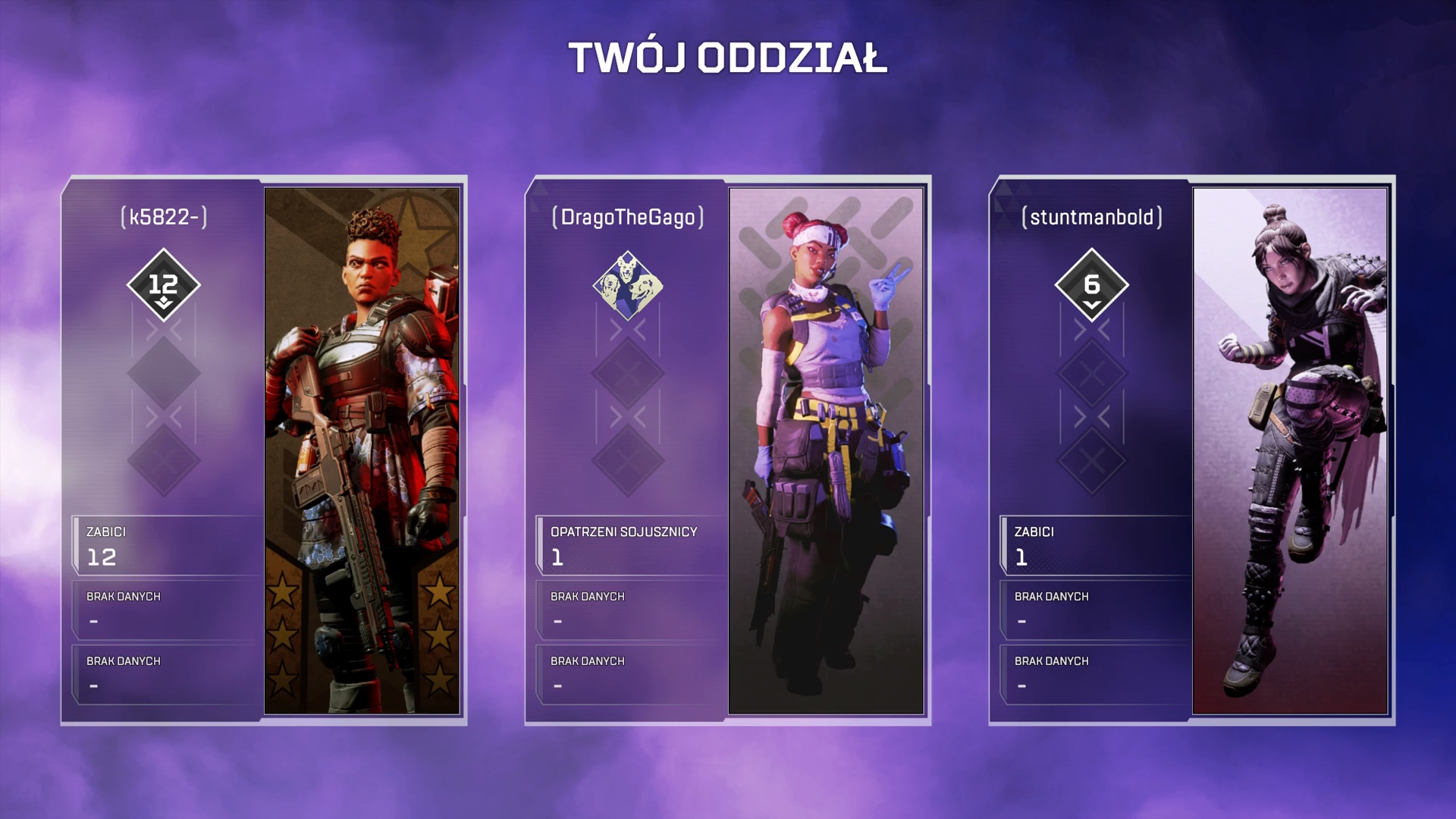Click the level 6 badge

pos(1092,285)
